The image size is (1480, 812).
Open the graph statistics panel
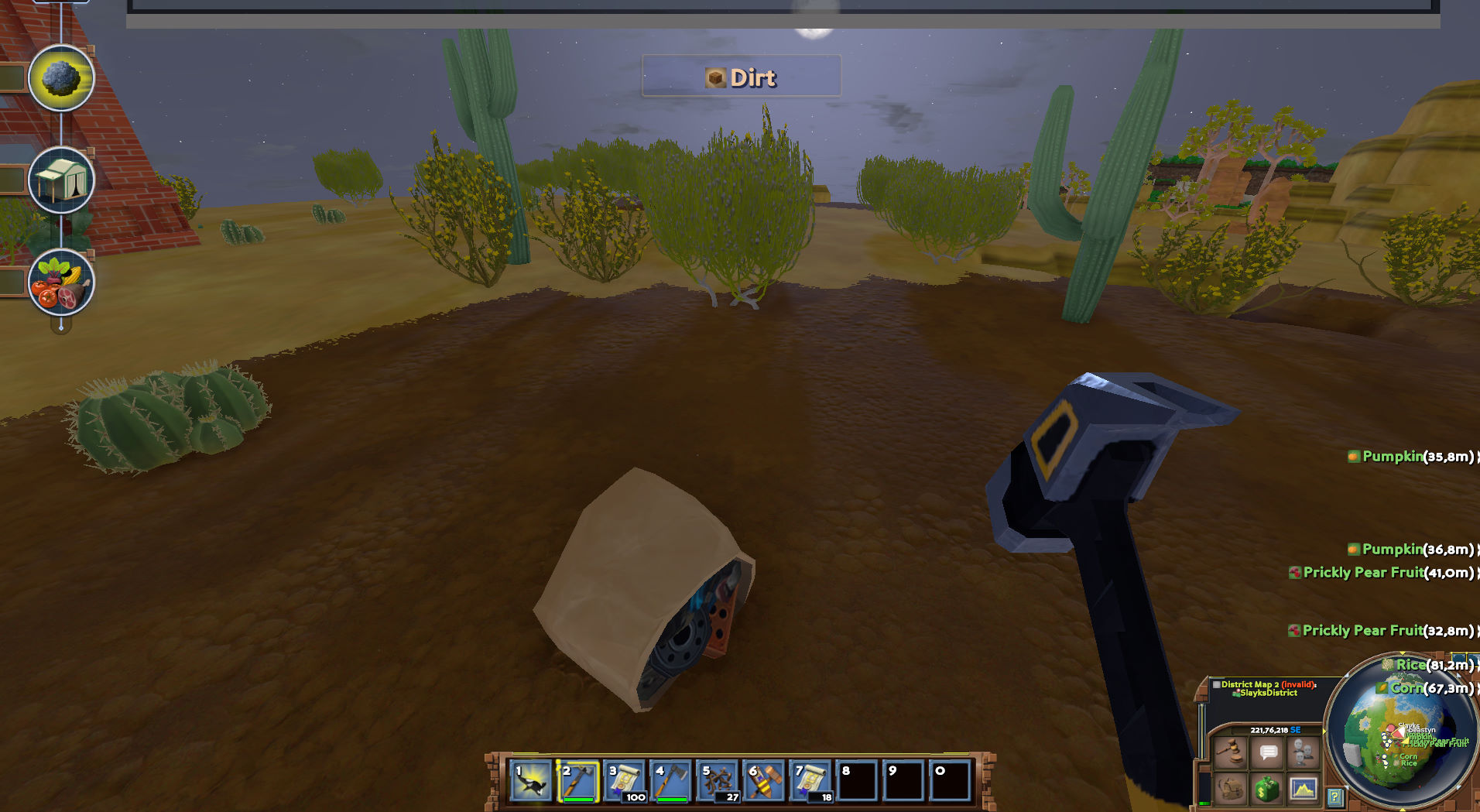pyautogui.click(x=1304, y=790)
